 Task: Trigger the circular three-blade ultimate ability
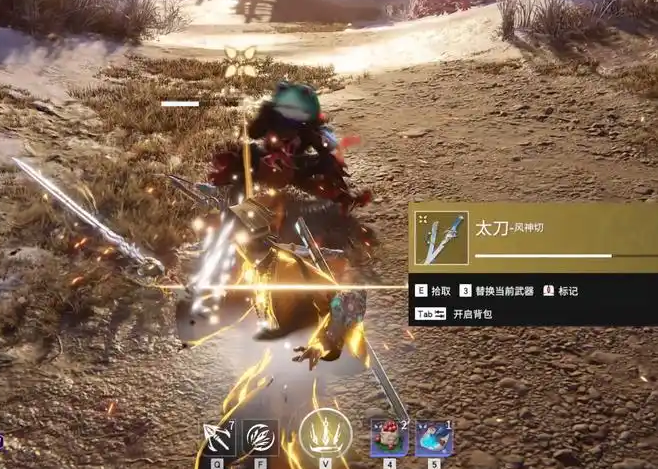point(325,437)
